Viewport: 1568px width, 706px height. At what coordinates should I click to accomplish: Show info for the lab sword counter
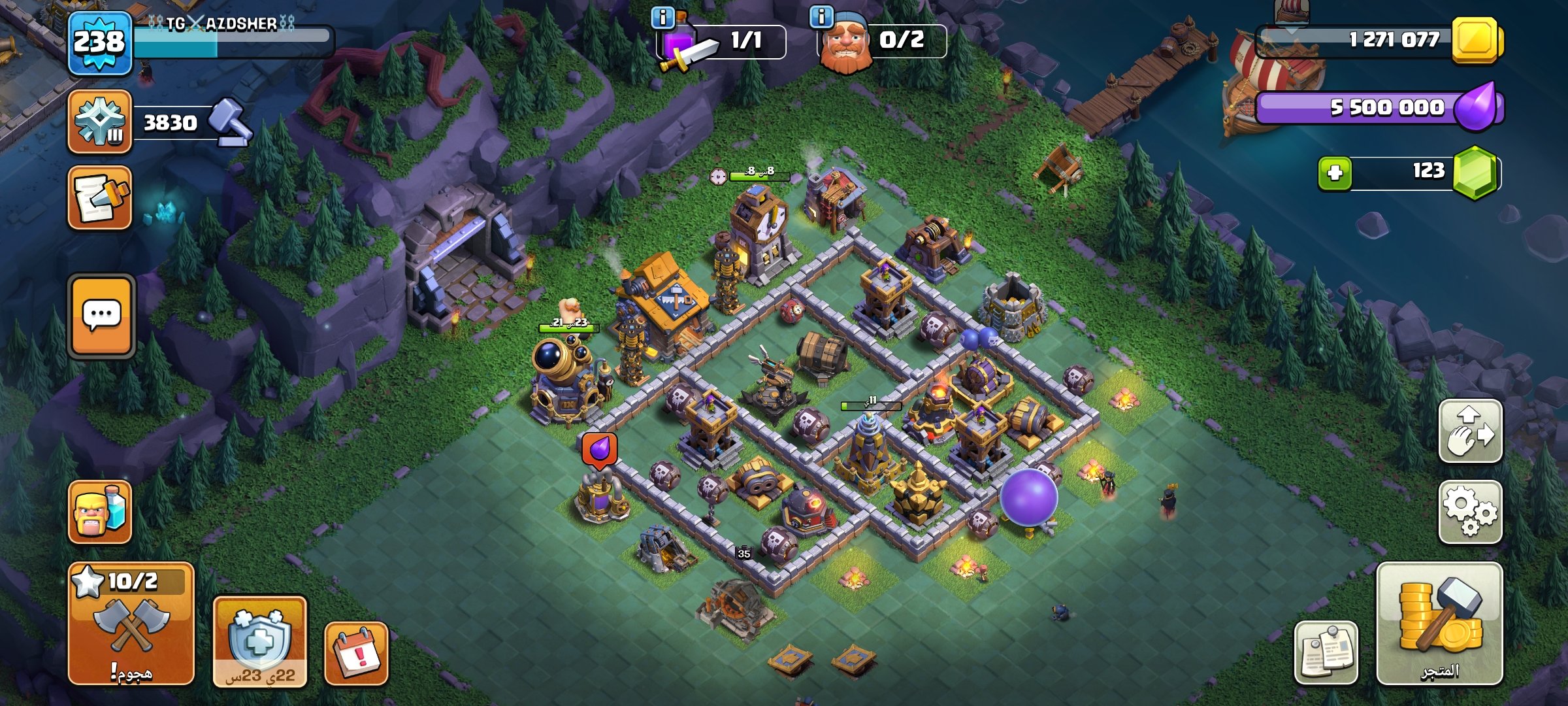pos(662,18)
